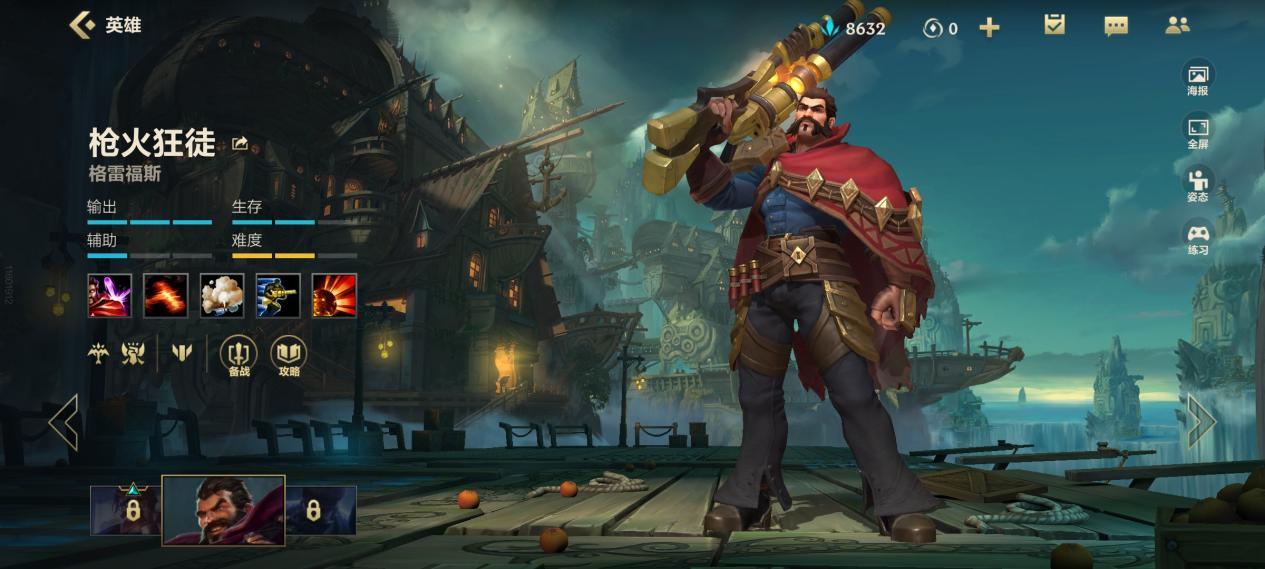Add currency with the plus button
This screenshot has height=569, width=1265.
989,28
